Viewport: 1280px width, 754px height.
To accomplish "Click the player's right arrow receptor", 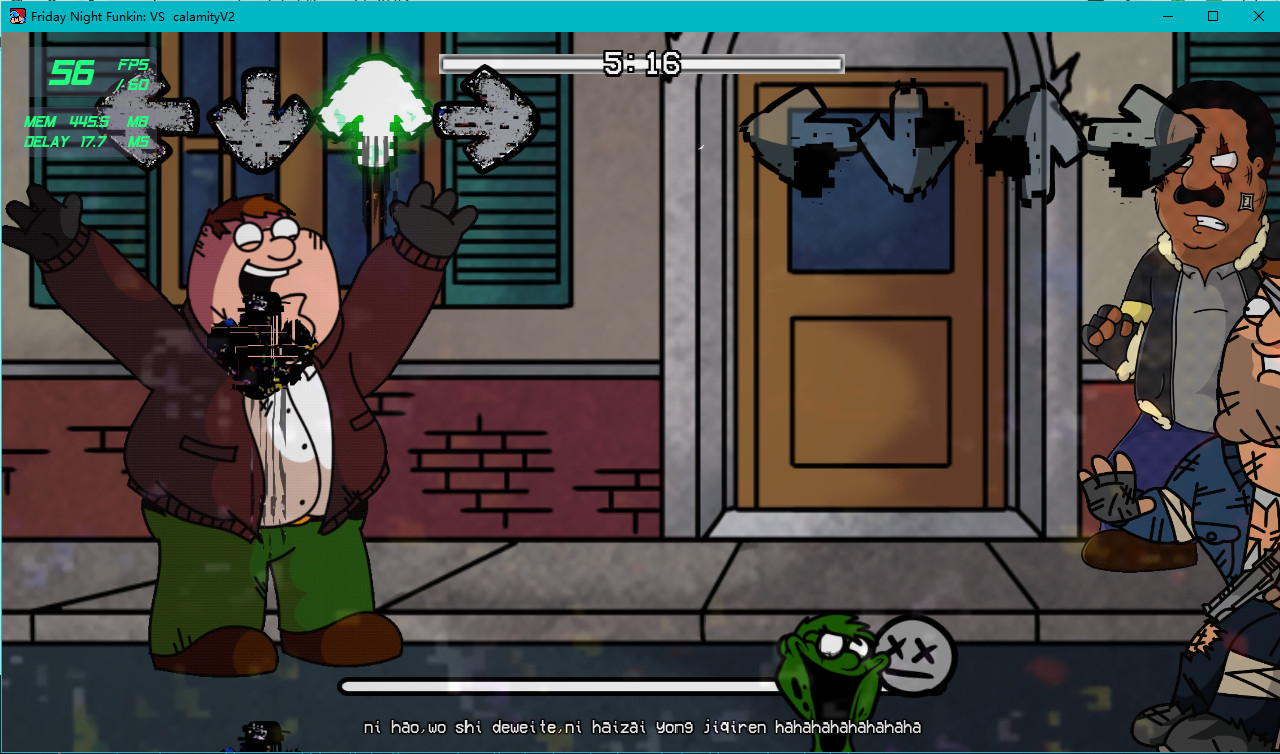I will coord(490,118).
